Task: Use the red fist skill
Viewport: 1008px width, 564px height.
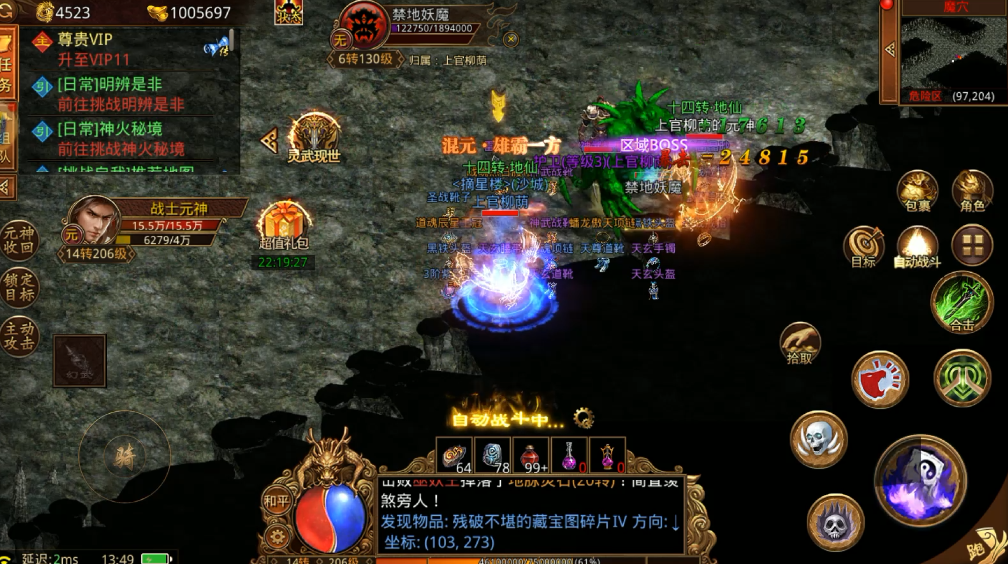Action: click(x=879, y=379)
